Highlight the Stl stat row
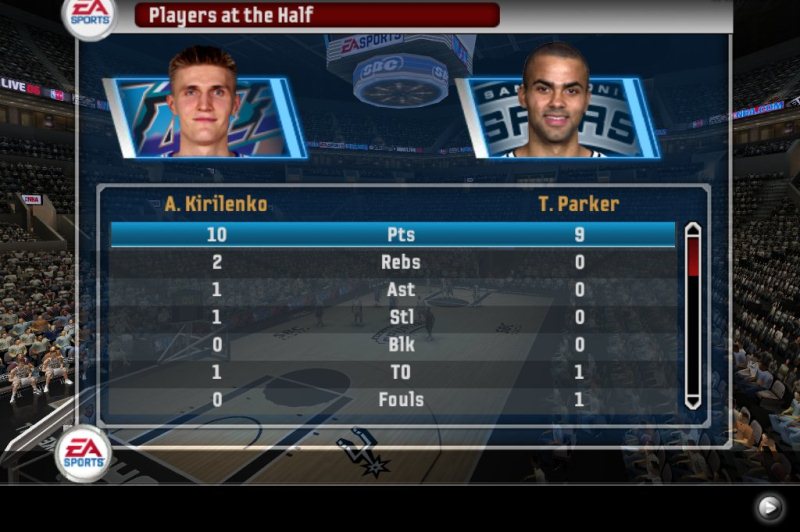Image resolution: width=800 pixels, height=532 pixels. tap(392, 318)
